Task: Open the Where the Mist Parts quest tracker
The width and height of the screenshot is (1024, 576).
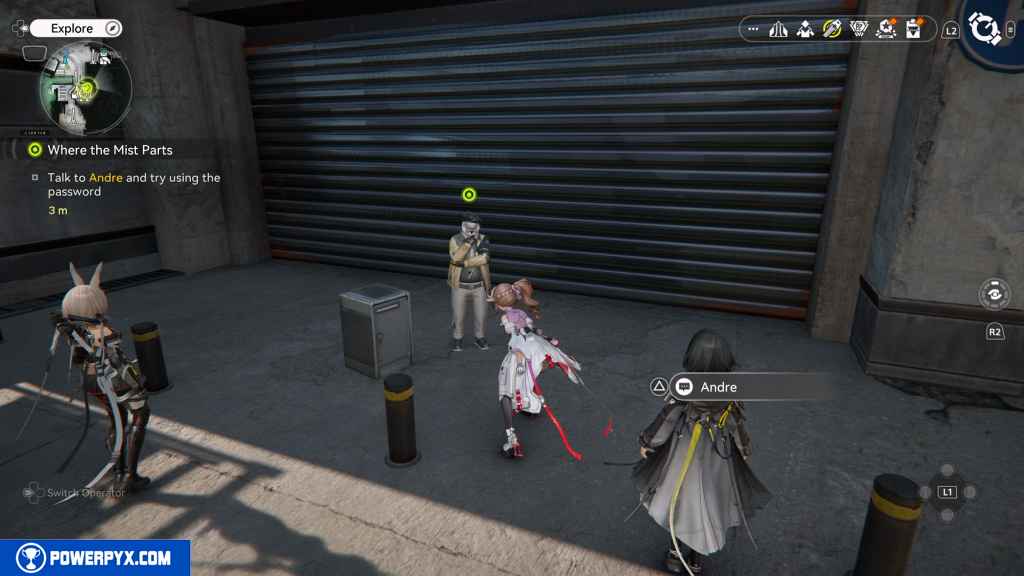Action: click(x=109, y=150)
